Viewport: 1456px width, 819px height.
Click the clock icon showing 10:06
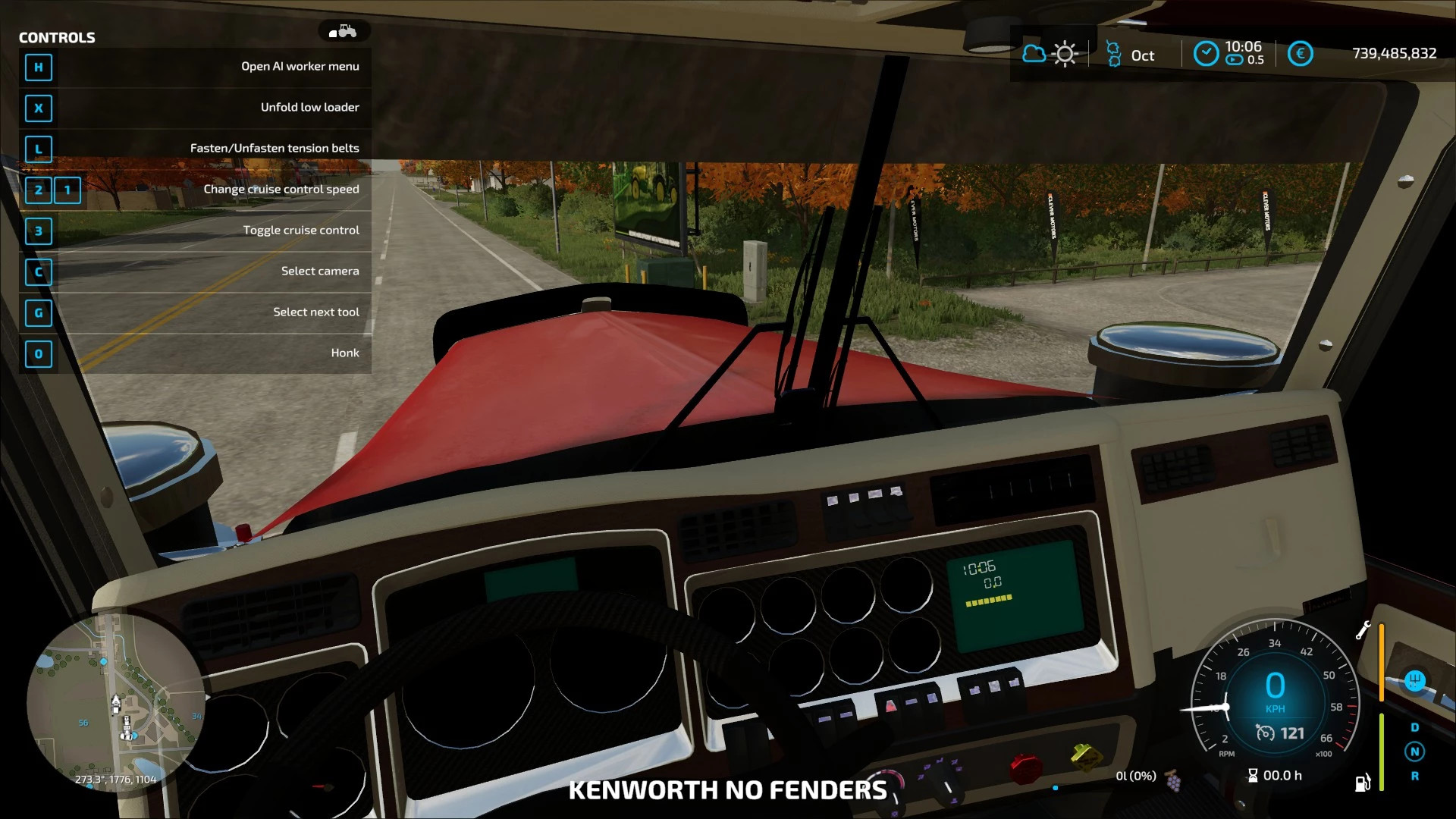click(1206, 54)
